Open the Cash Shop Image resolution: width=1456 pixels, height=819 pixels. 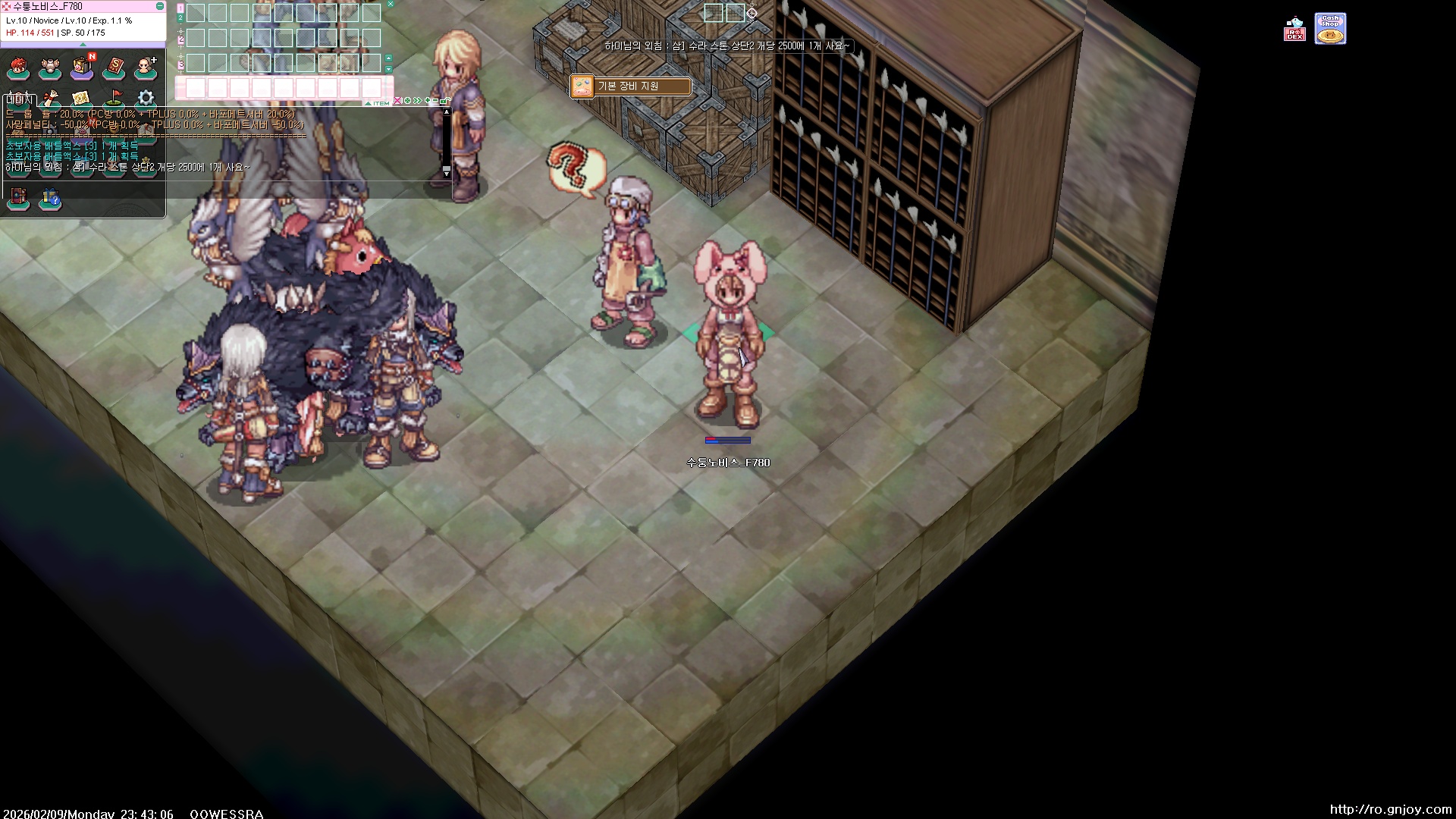[1330, 29]
